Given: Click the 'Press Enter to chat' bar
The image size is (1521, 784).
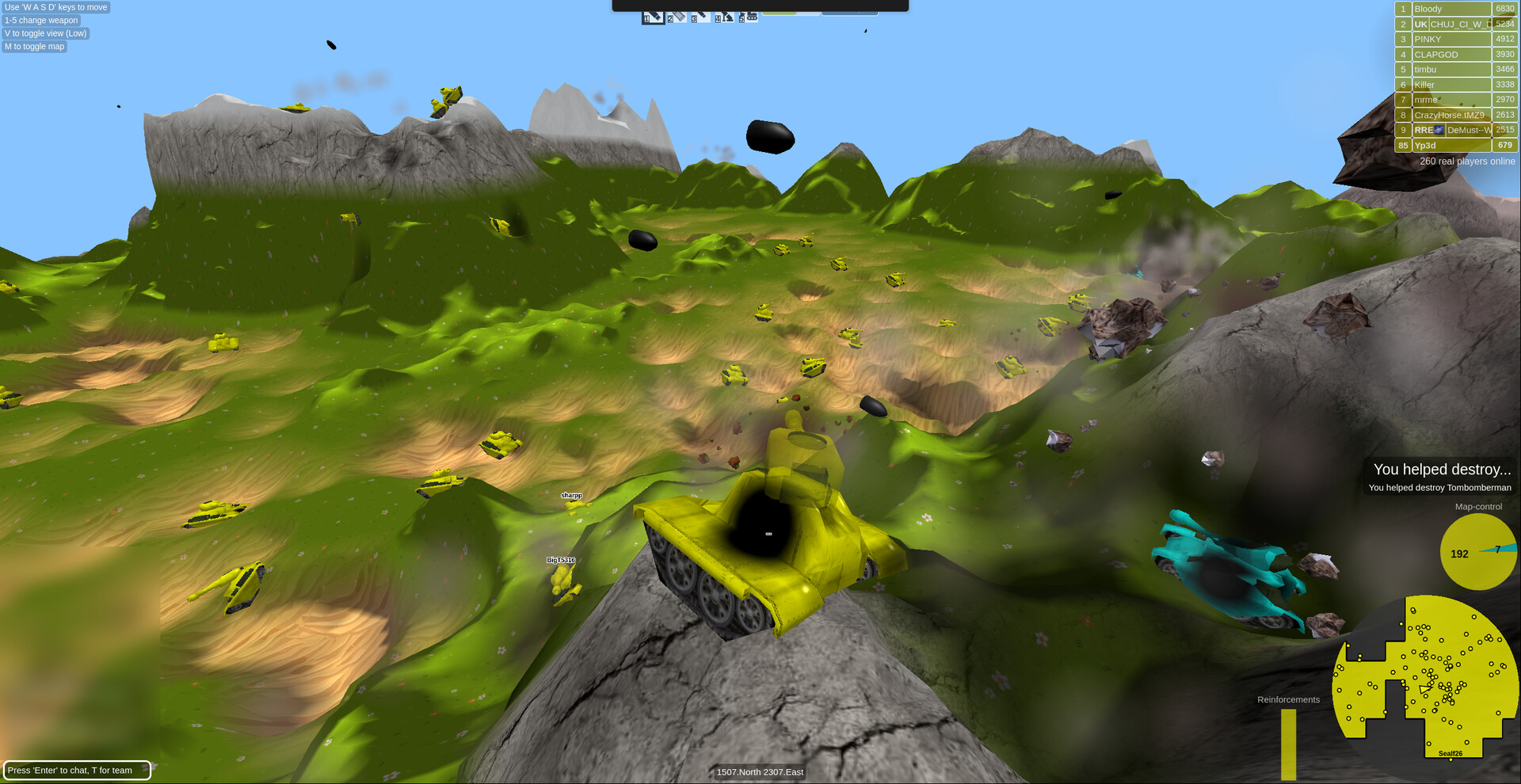Looking at the screenshot, I should coord(77,769).
